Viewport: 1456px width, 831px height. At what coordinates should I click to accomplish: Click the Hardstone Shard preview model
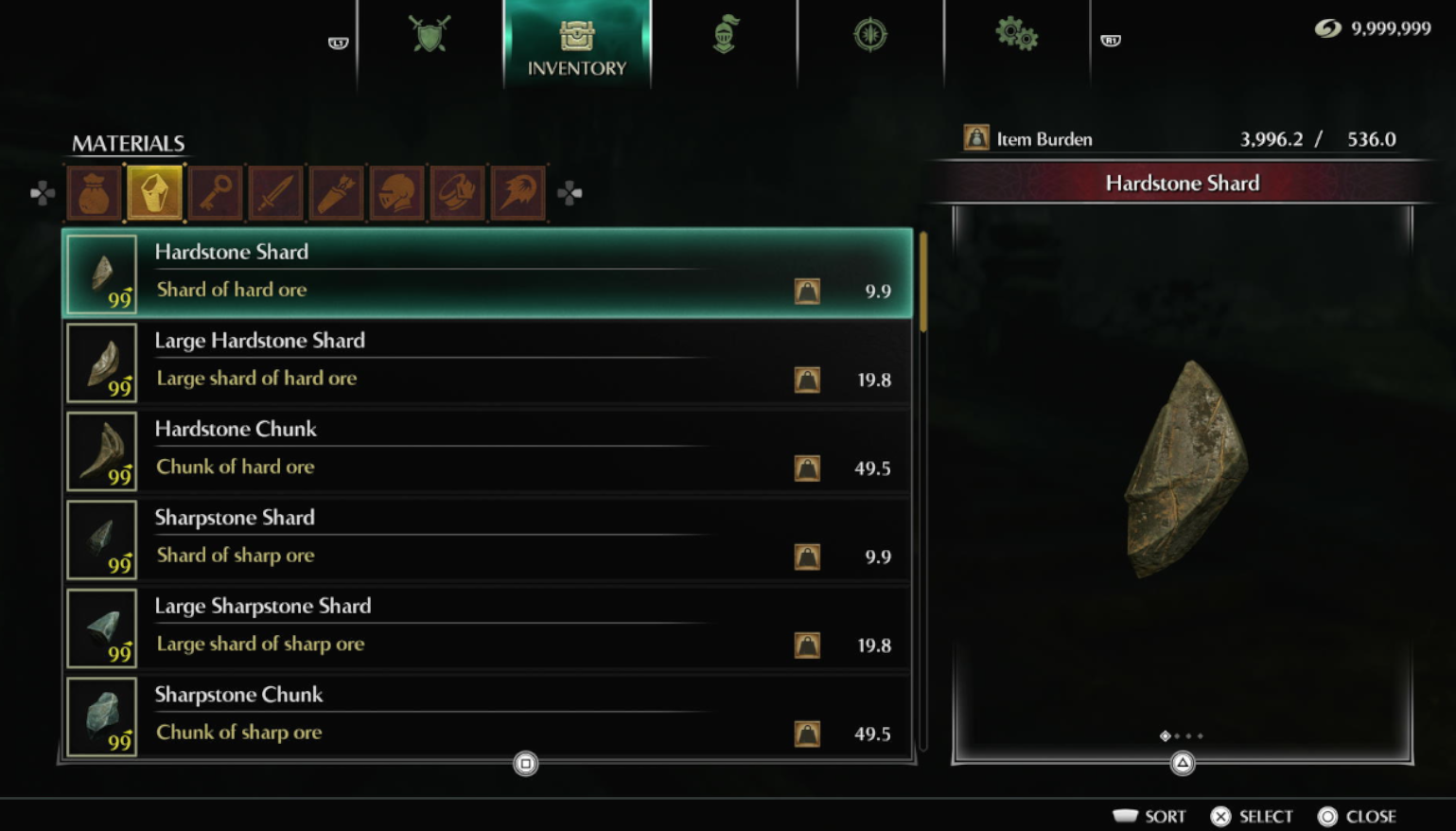(1184, 469)
